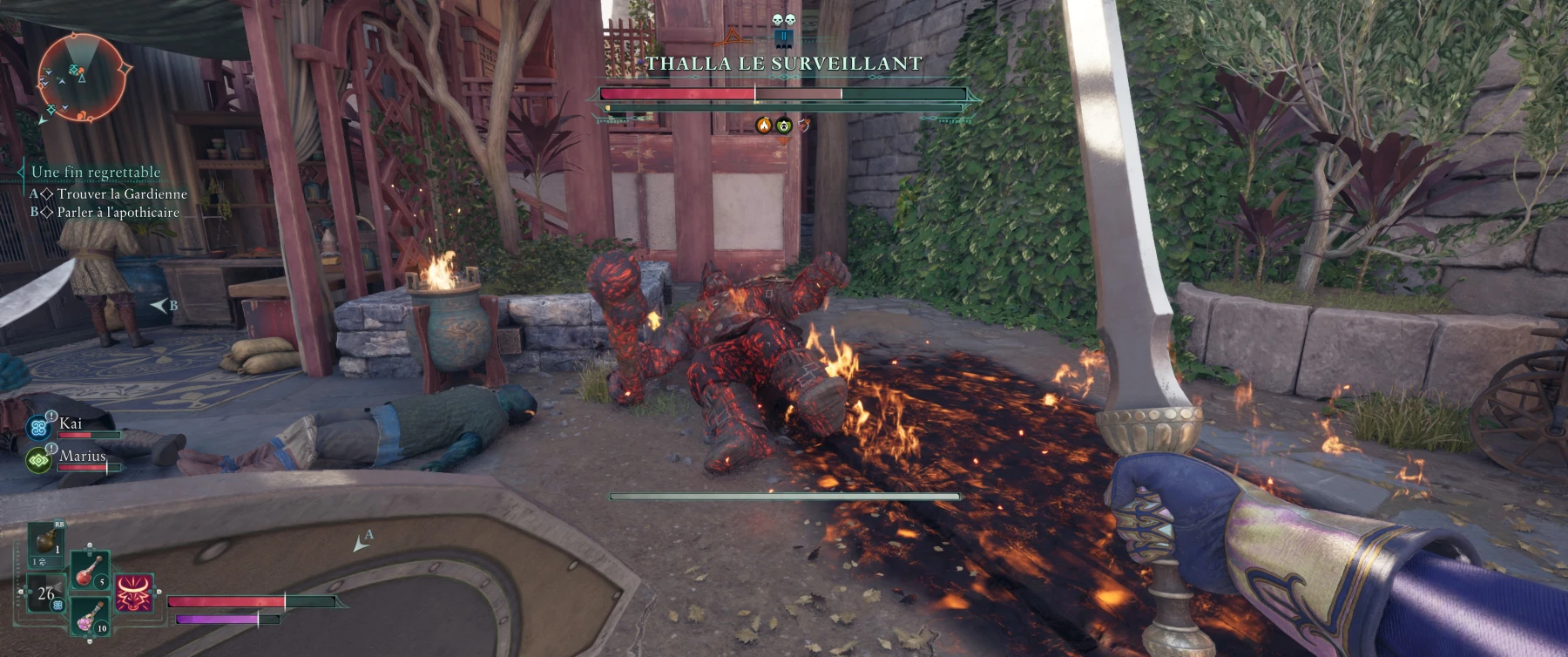Click the boss name Thalla le Surveillant
Viewport: 1568px width, 657px height.
pyautogui.click(x=783, y=64)
